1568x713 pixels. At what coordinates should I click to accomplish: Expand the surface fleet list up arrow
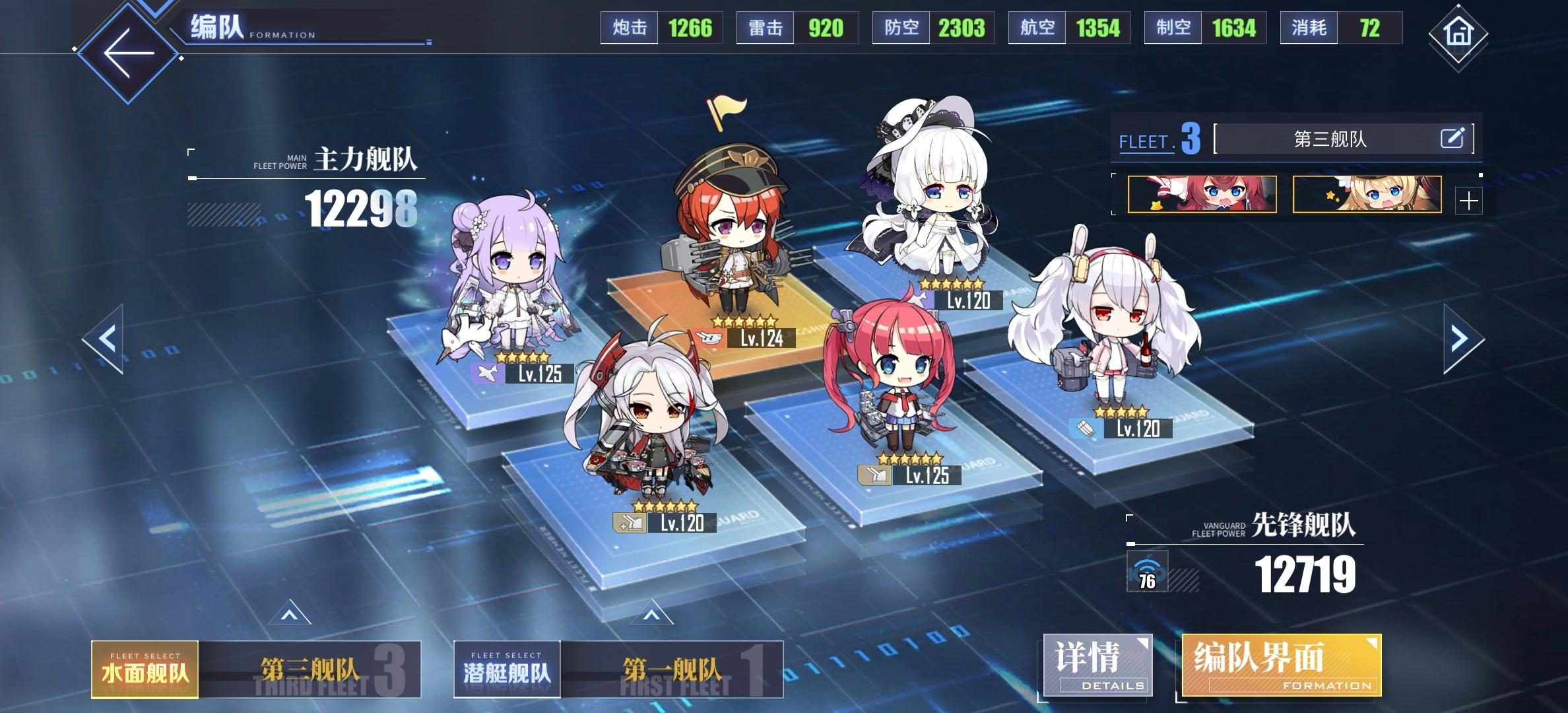290,614
